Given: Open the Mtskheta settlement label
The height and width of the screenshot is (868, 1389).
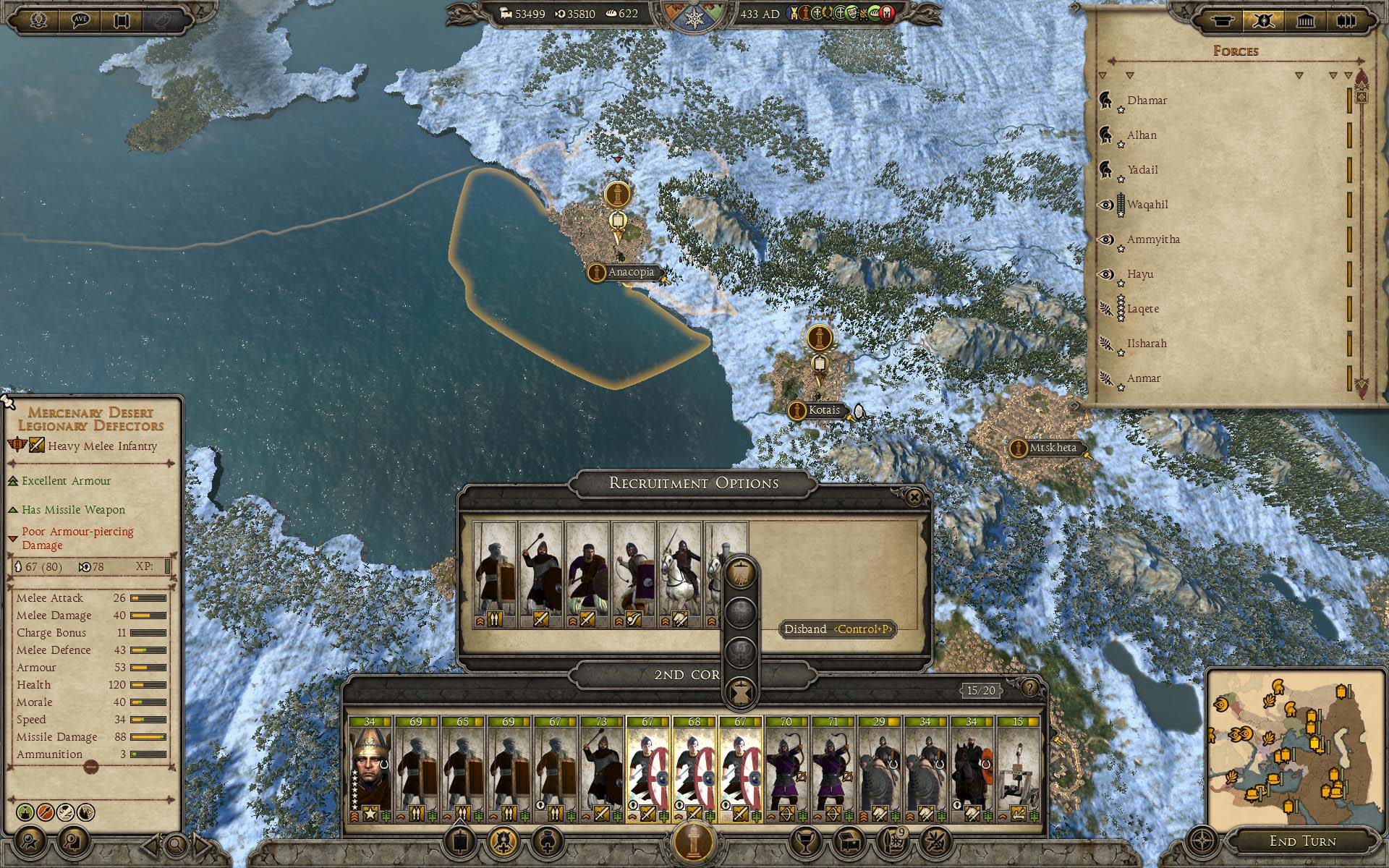Looking at the screenshot, I should (1052, 448).
